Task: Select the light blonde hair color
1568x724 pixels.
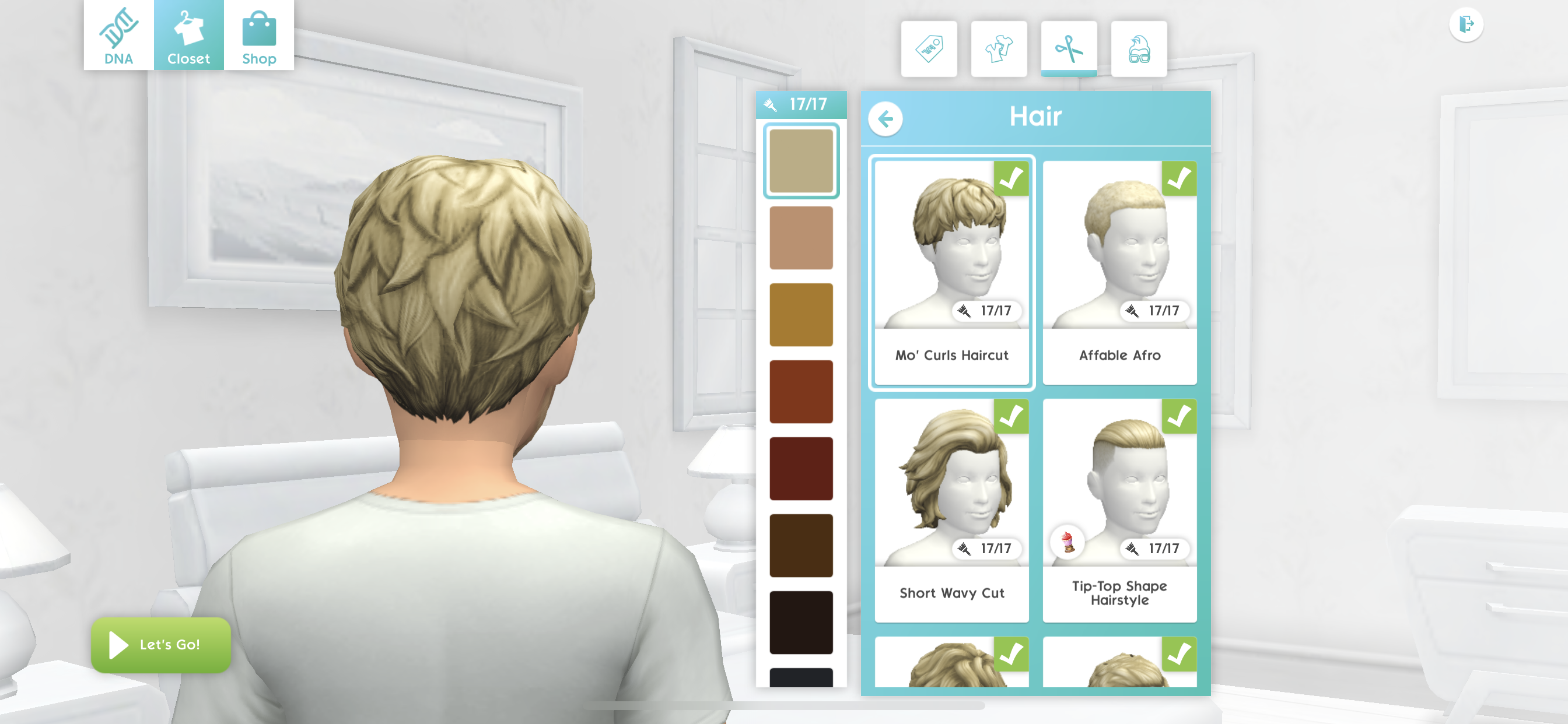Action: pos(801,161)
